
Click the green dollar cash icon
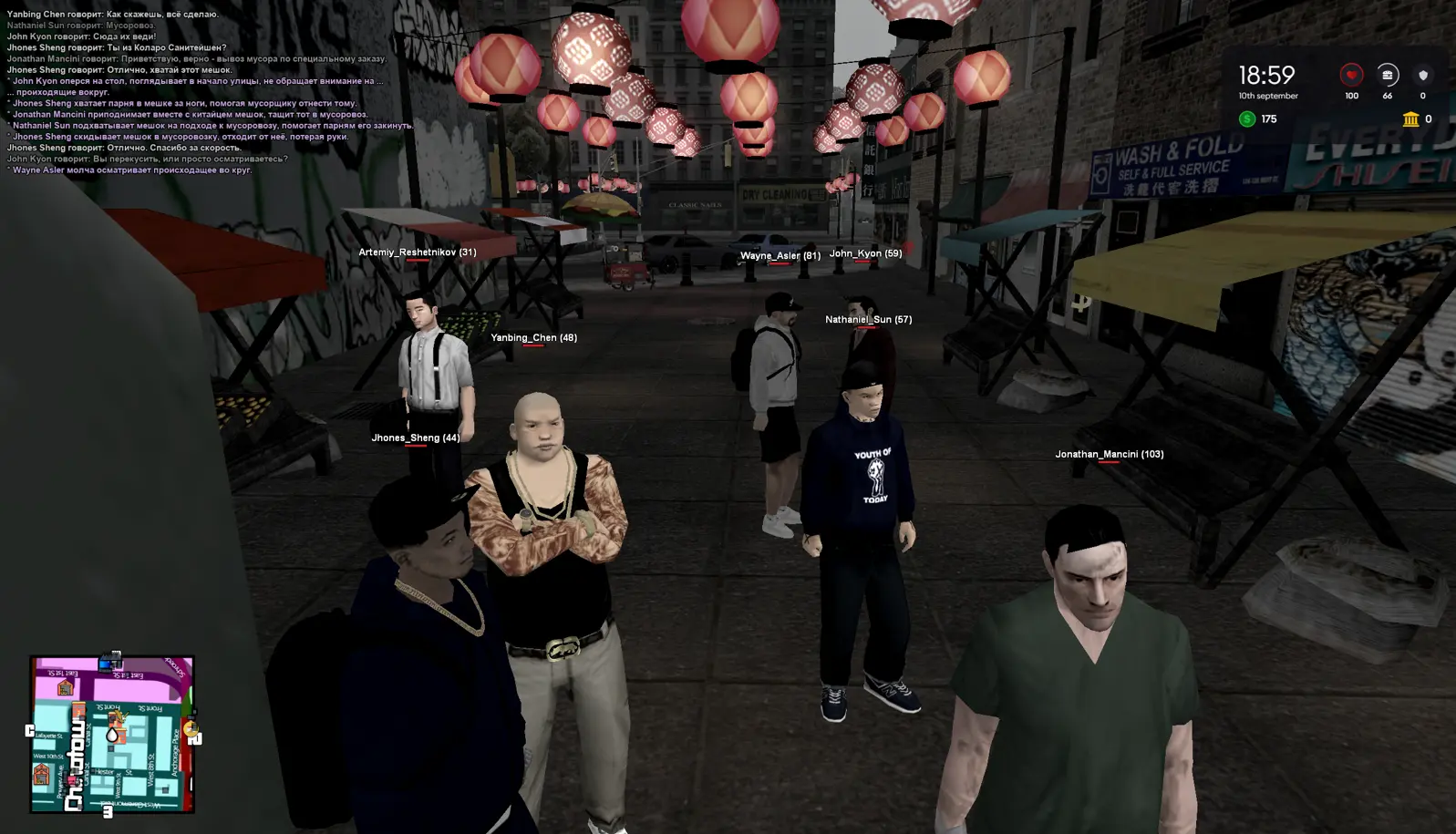pos(1247,119)
